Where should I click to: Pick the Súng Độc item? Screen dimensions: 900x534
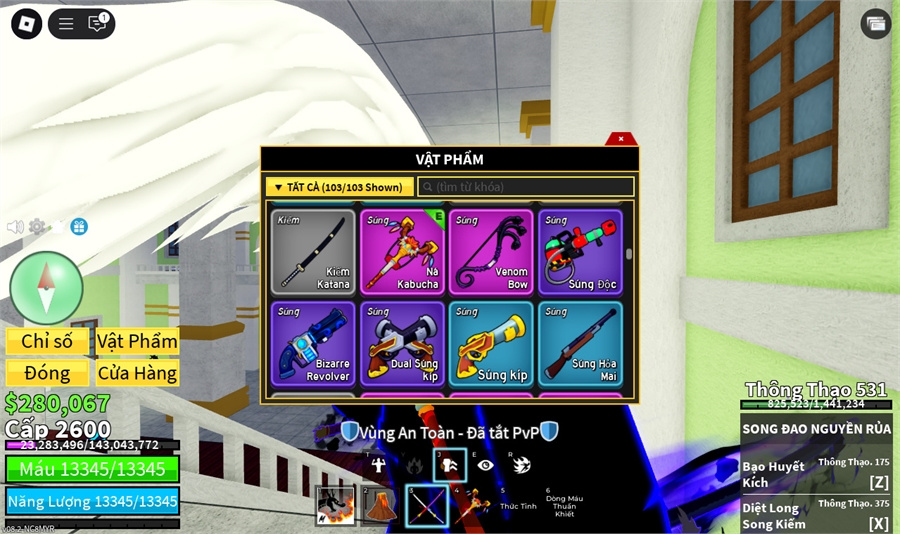(x=580, y=252)
